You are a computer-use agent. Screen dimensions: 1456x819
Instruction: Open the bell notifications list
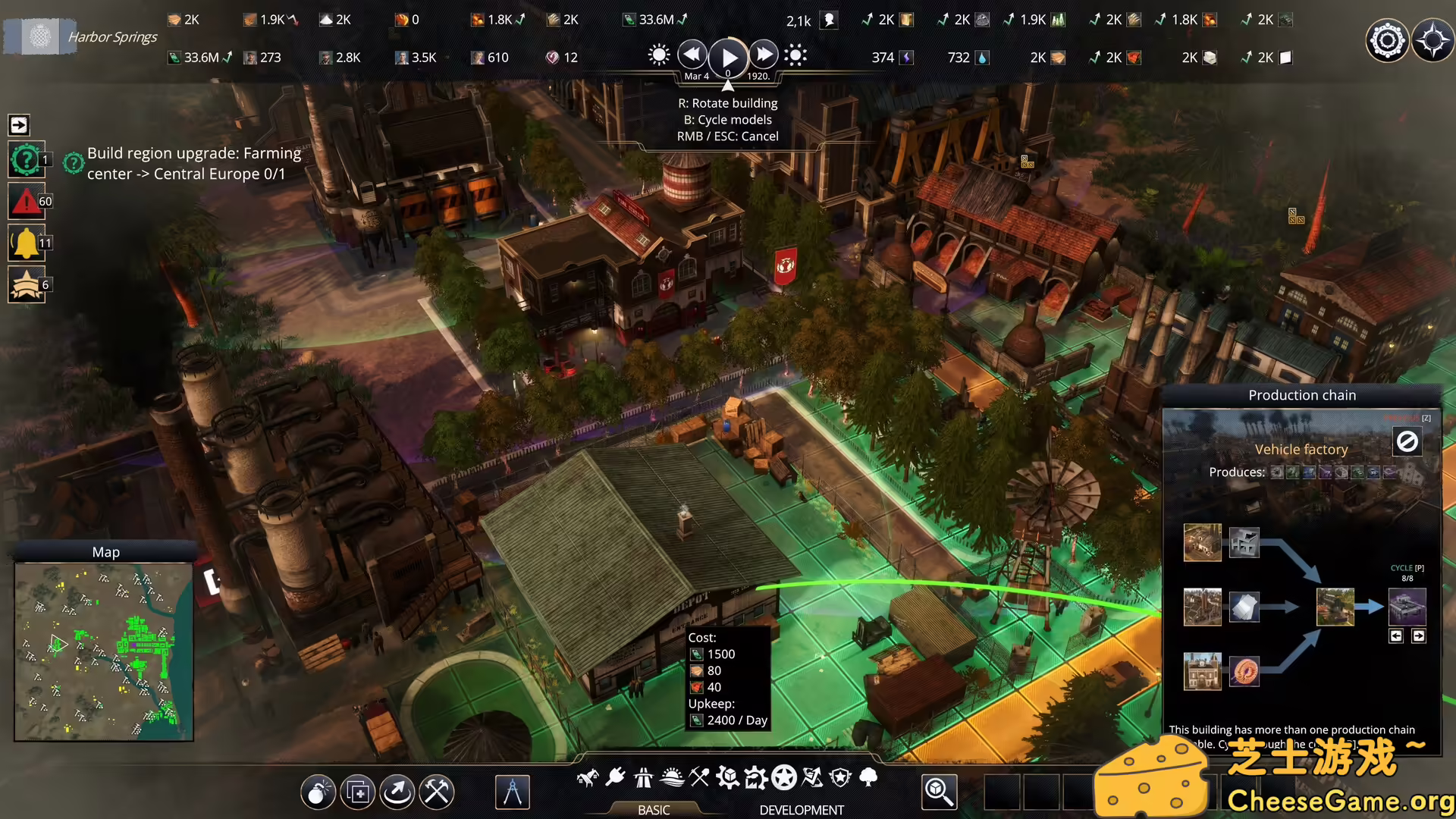[27, 243]
